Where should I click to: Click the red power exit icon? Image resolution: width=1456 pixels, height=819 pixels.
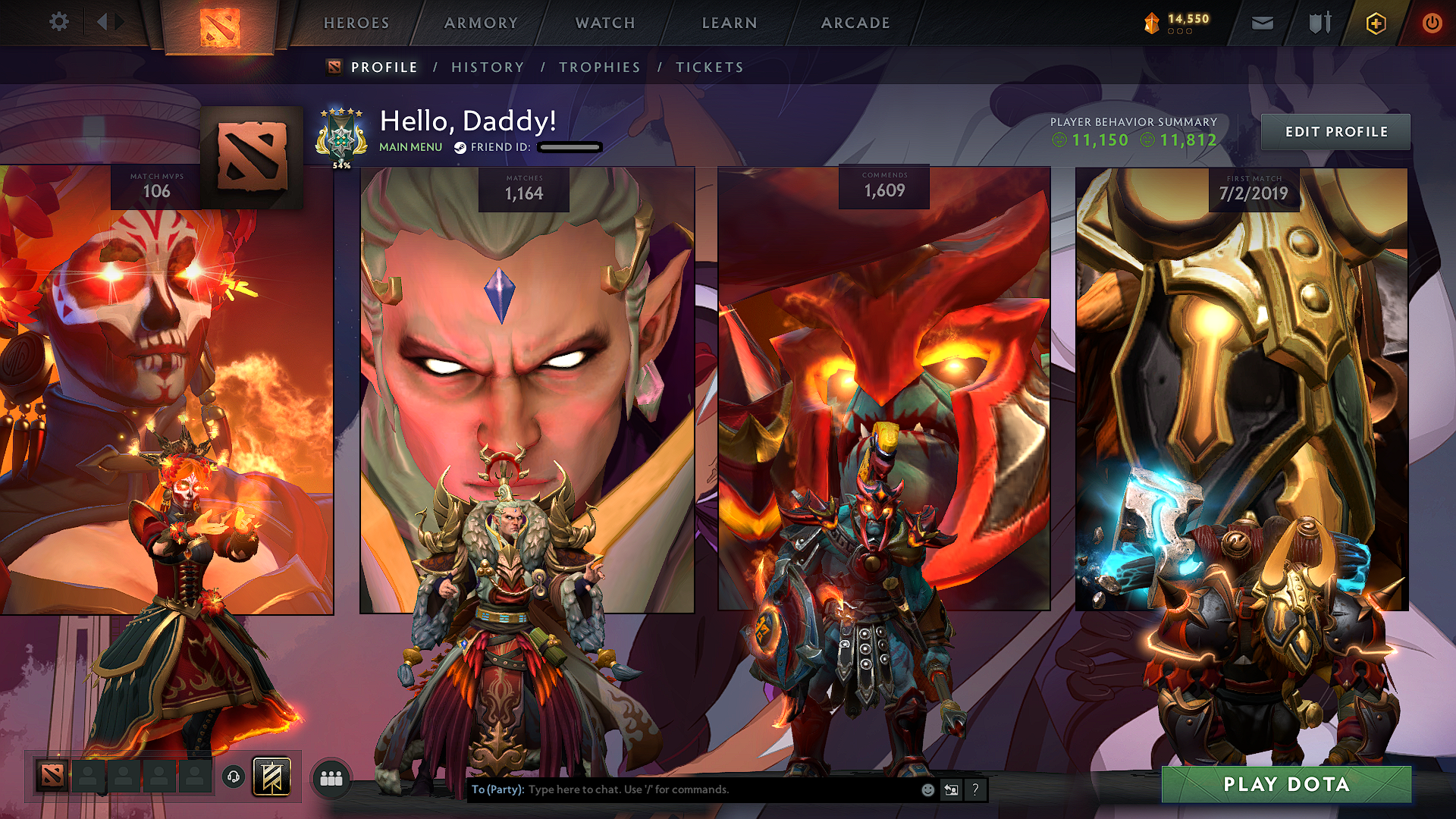[x=1433, y=23]
